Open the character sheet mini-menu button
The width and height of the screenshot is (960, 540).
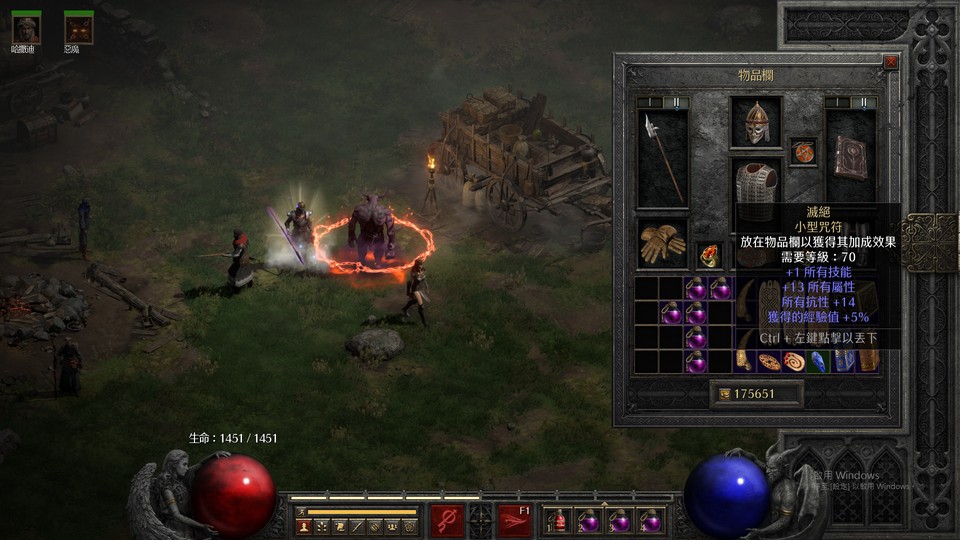pyautogui.click(x=304, y=526)
